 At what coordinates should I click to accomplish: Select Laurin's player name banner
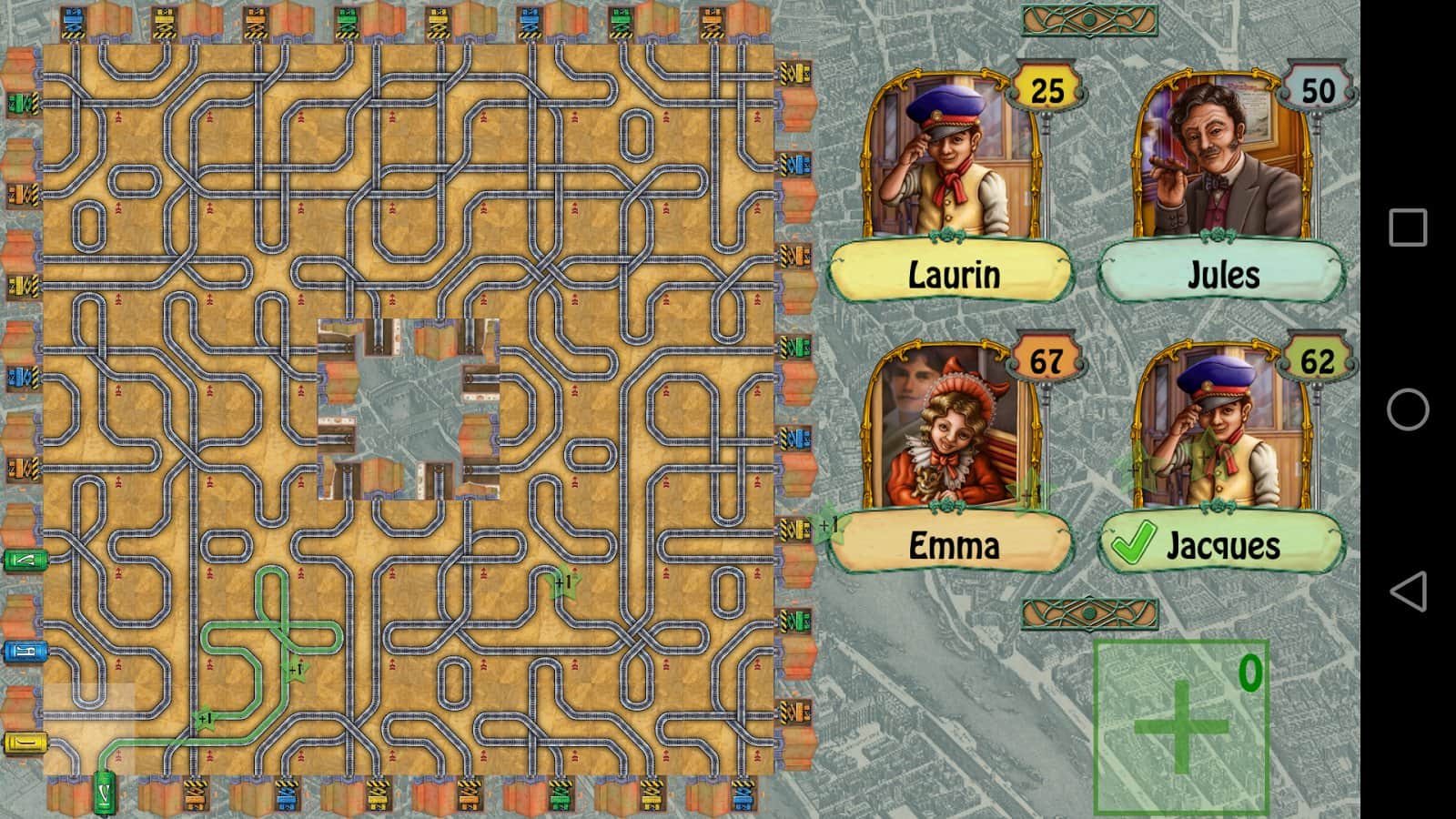coord(952,274)
